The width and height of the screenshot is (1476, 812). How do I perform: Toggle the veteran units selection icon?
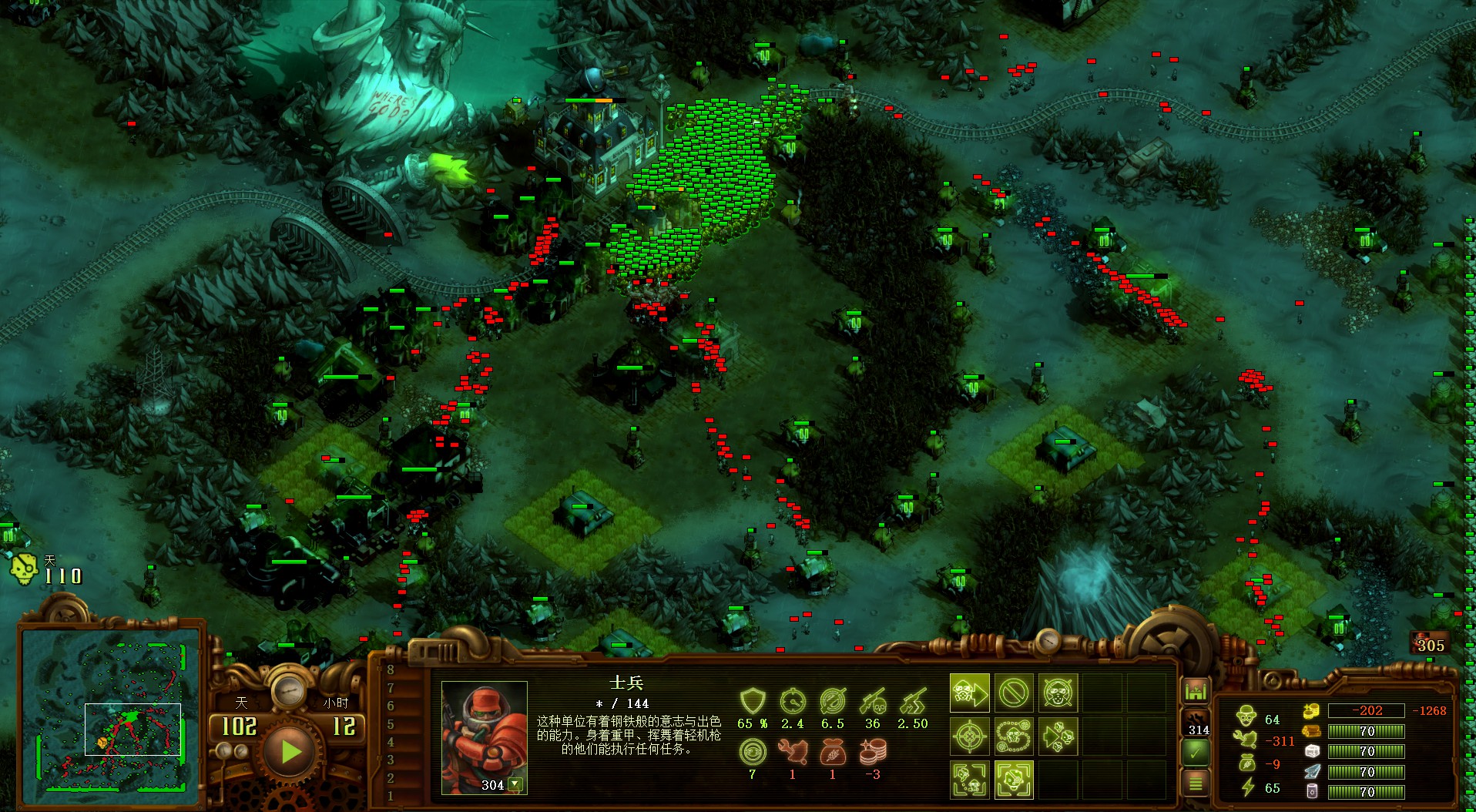[1013, 779]
